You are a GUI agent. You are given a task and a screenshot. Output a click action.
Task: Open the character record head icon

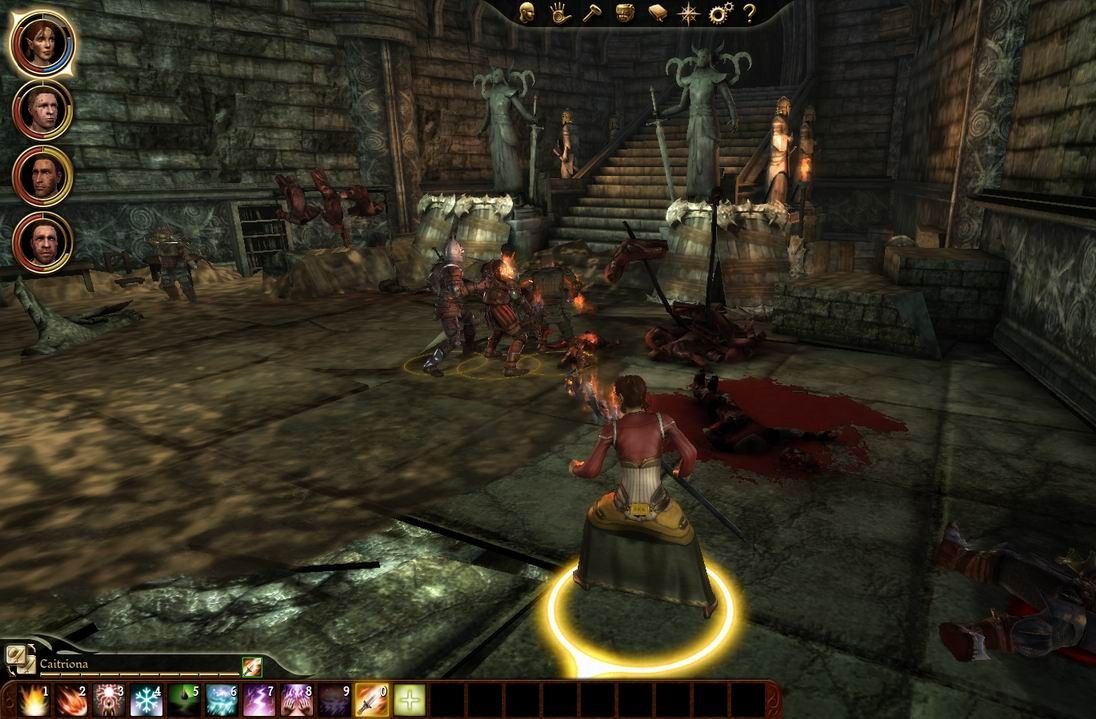528,13
